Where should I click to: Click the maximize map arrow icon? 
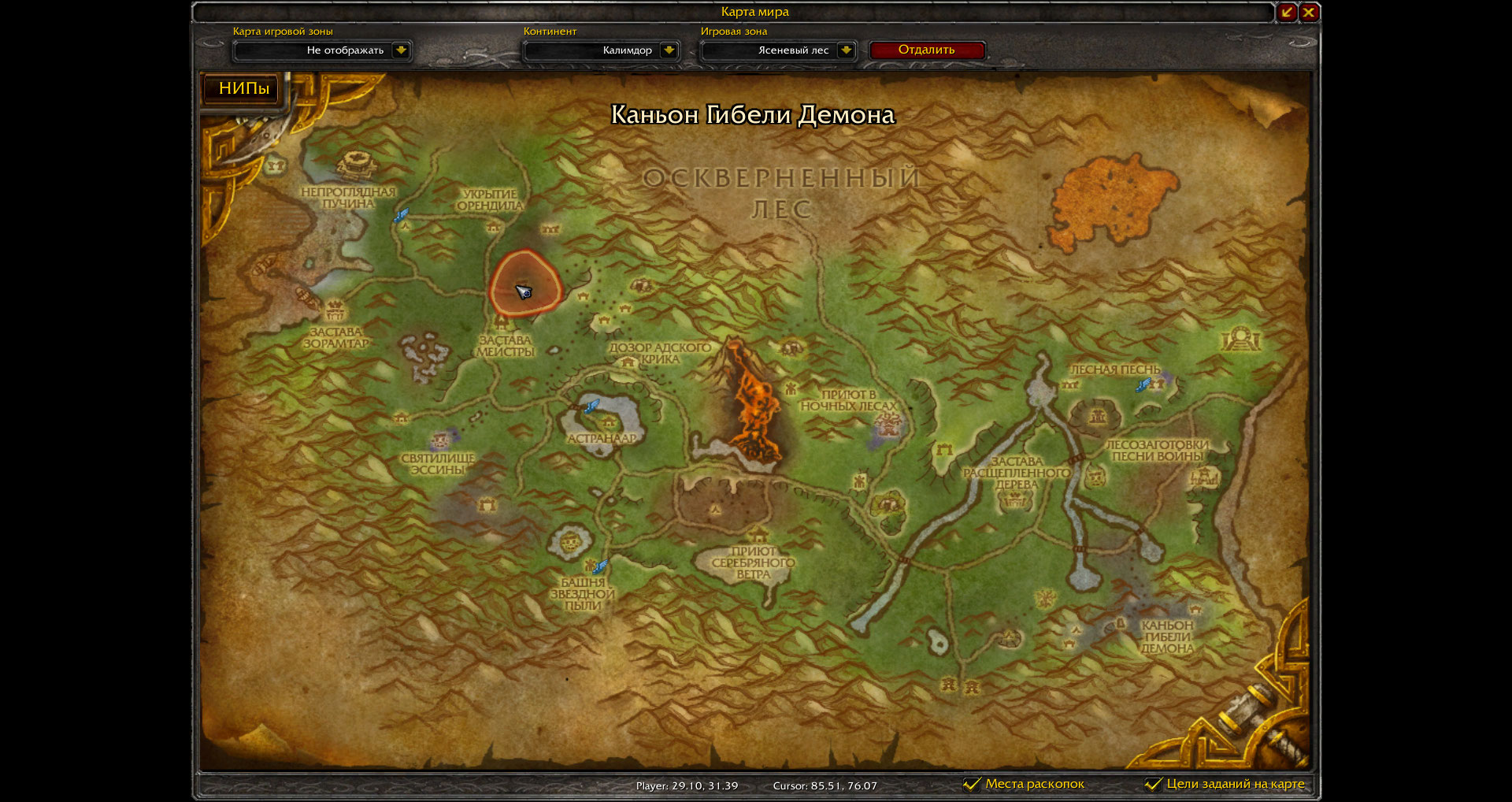click(x=1285, y=12)
